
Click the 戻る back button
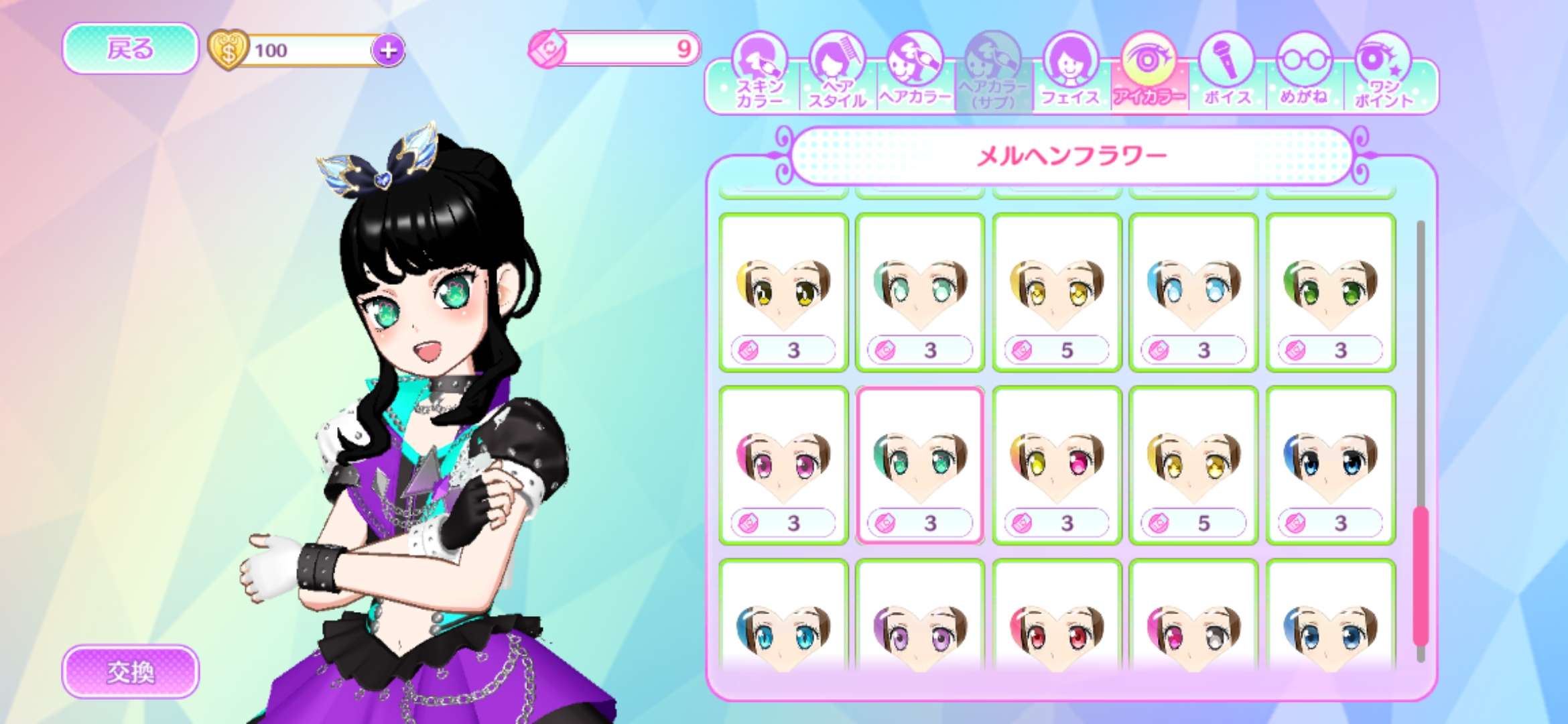(130, 48)
